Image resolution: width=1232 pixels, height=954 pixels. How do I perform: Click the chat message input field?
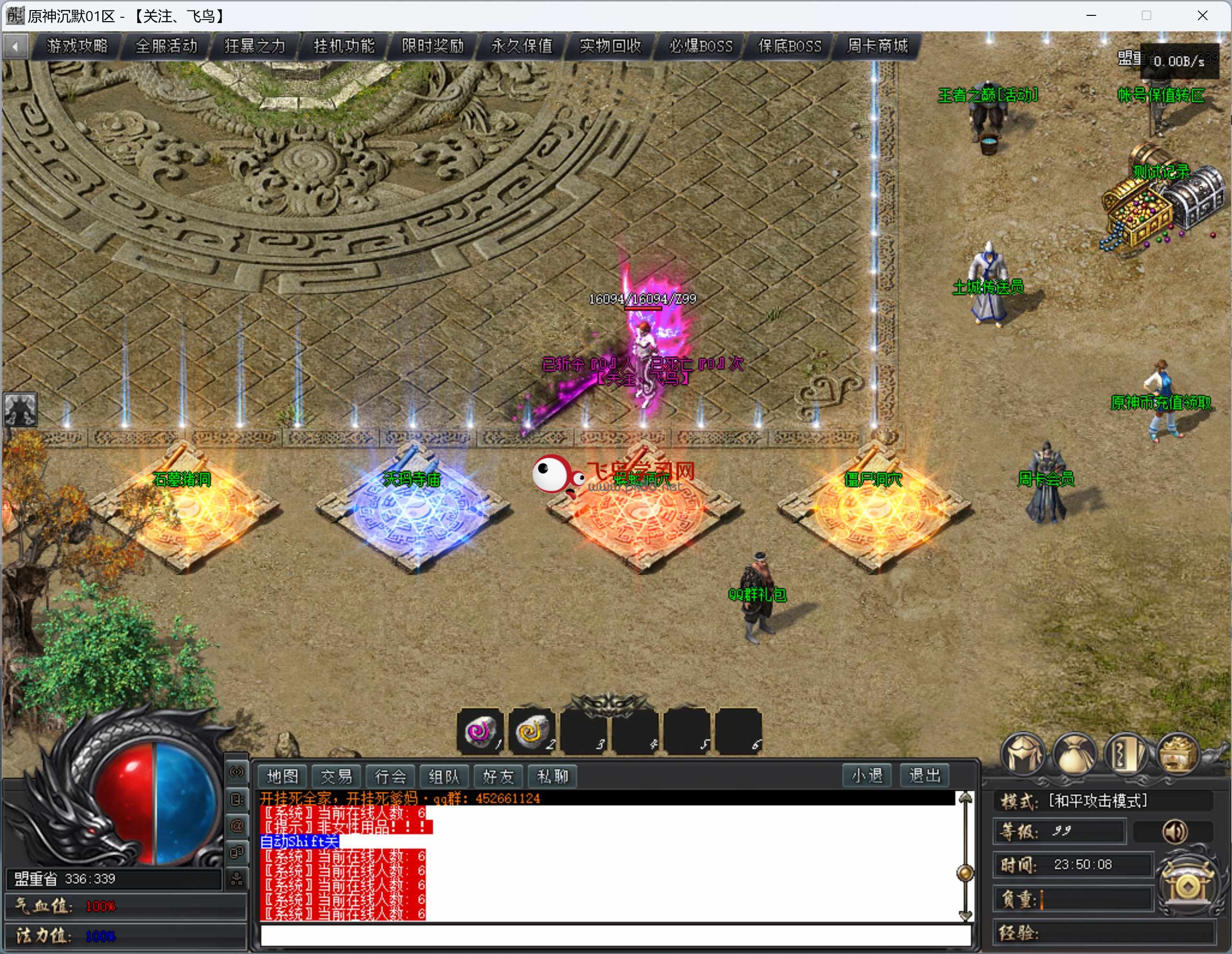615,935
